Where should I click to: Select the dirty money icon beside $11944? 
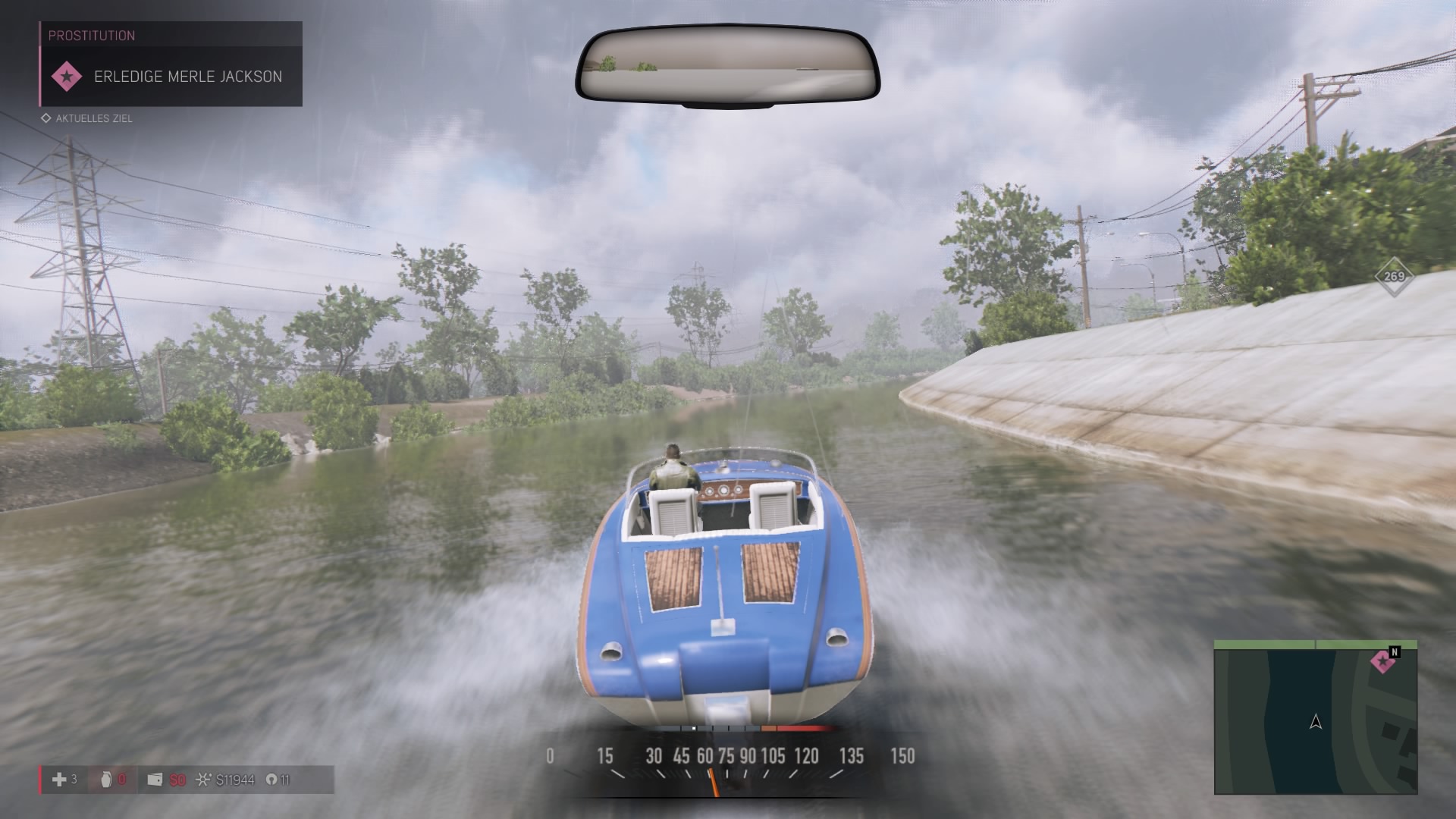(202, 780)
